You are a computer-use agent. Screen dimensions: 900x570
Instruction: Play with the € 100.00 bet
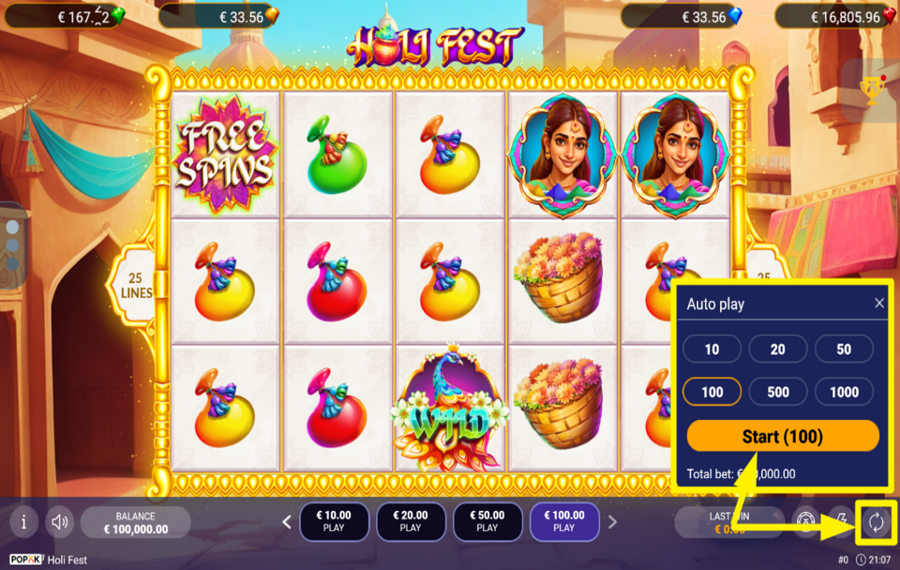coord(564,521)
